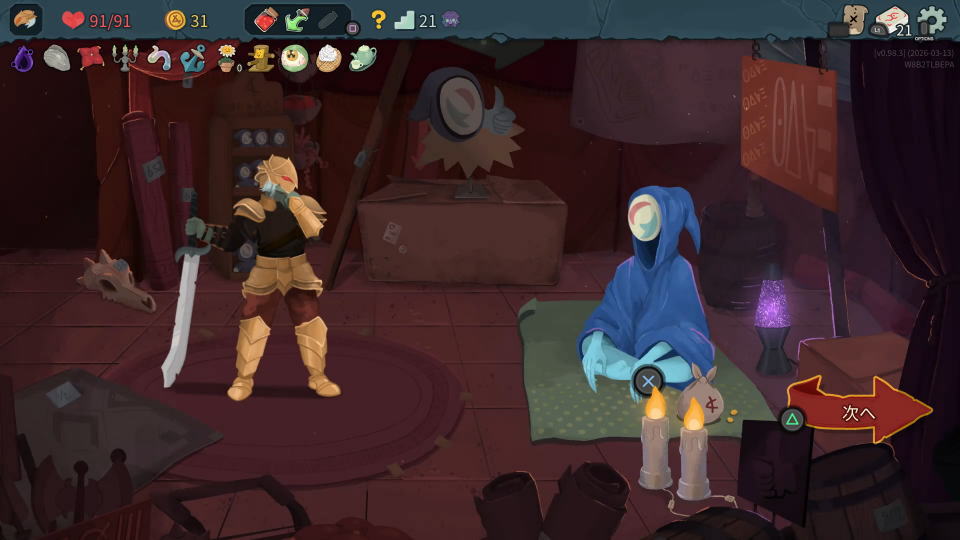Image resolution: width=960 pixels, height=540 pixels.
Task: Inspect the purple flame relic
Action: [x=22, y=58]
